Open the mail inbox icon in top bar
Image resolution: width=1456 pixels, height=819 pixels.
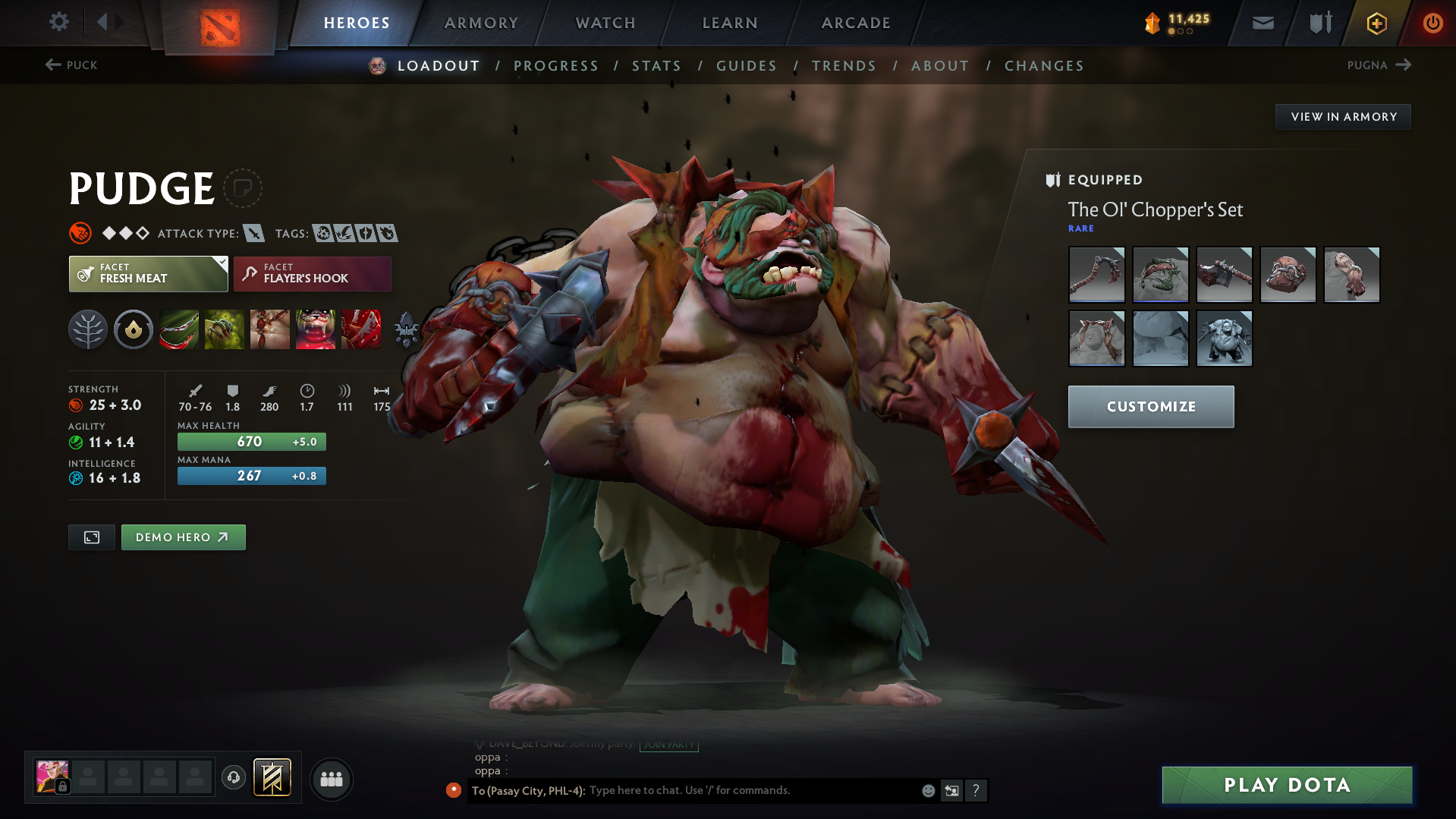click(x=1262, y=23)
